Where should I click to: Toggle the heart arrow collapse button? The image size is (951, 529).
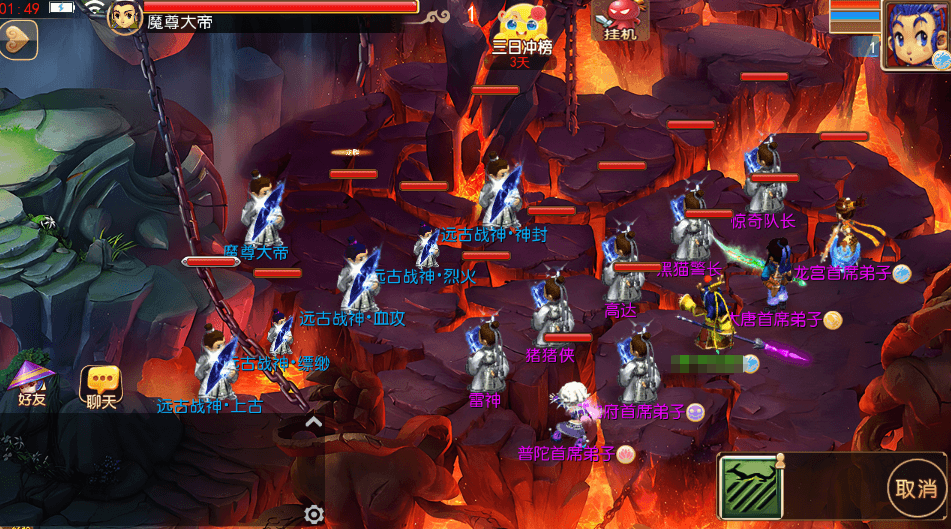point(17,40)
